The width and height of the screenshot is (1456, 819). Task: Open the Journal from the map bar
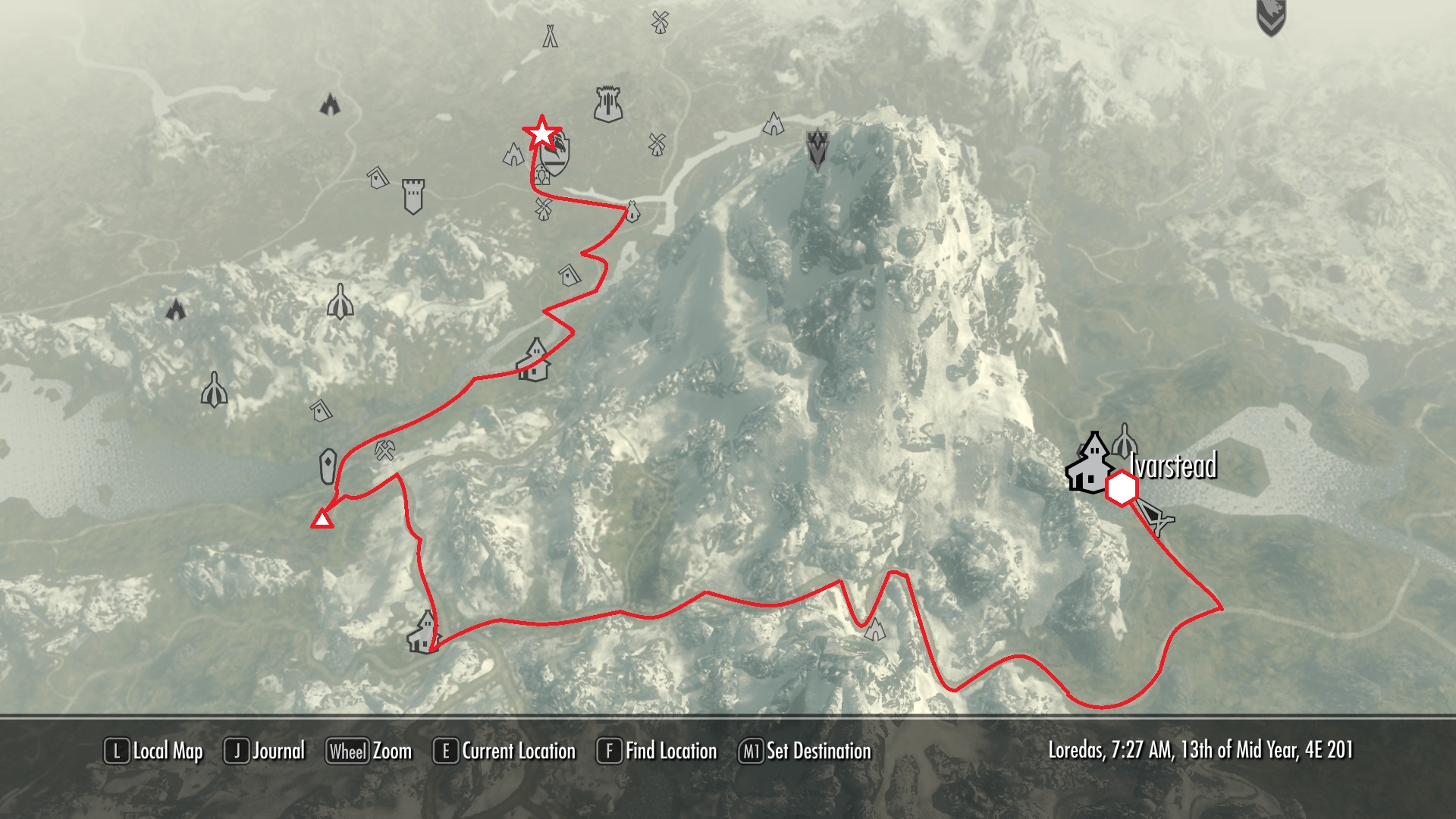pyautogui.click(x=265, y=752)
